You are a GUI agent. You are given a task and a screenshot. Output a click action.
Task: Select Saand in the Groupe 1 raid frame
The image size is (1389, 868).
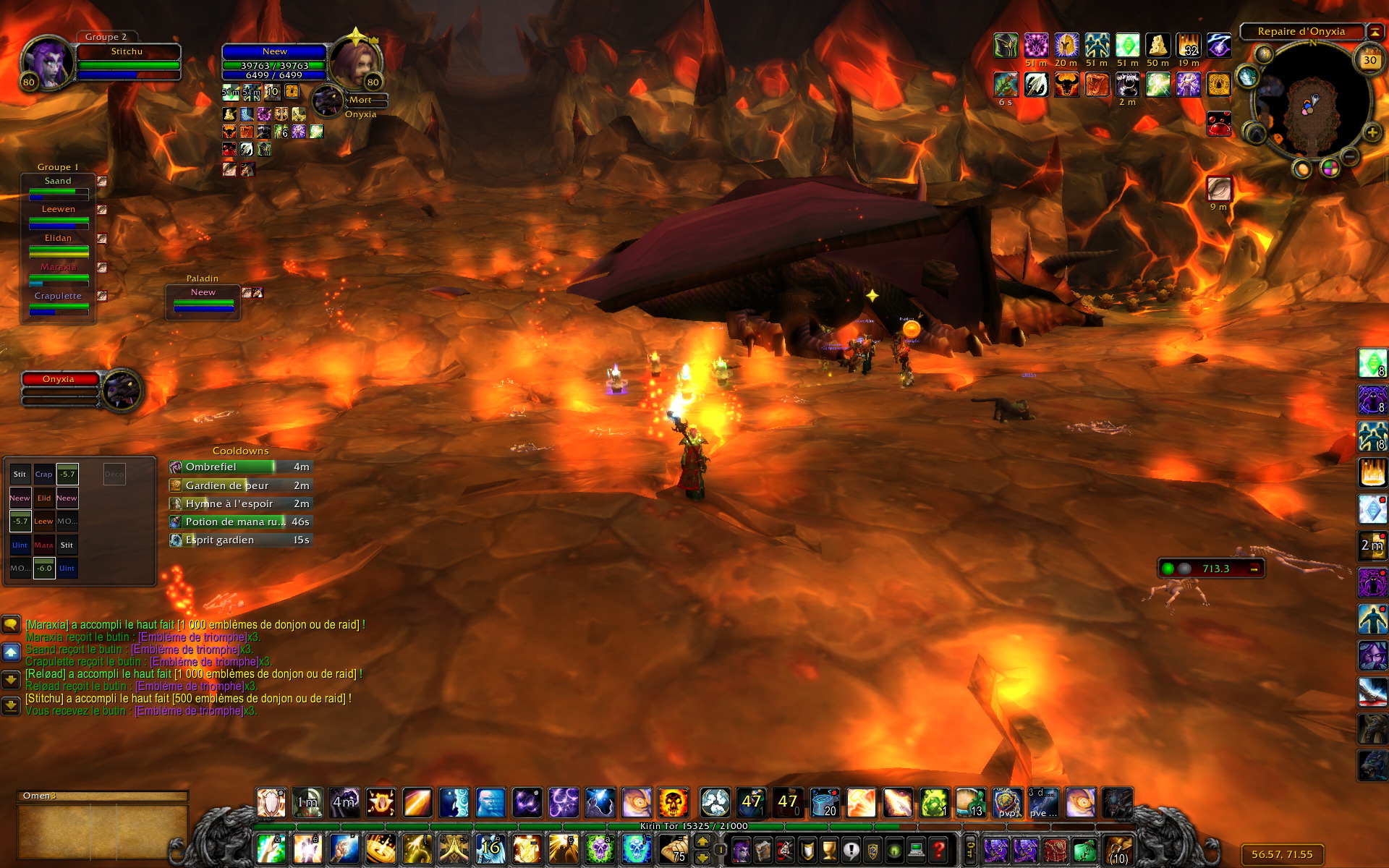(59, 187)
